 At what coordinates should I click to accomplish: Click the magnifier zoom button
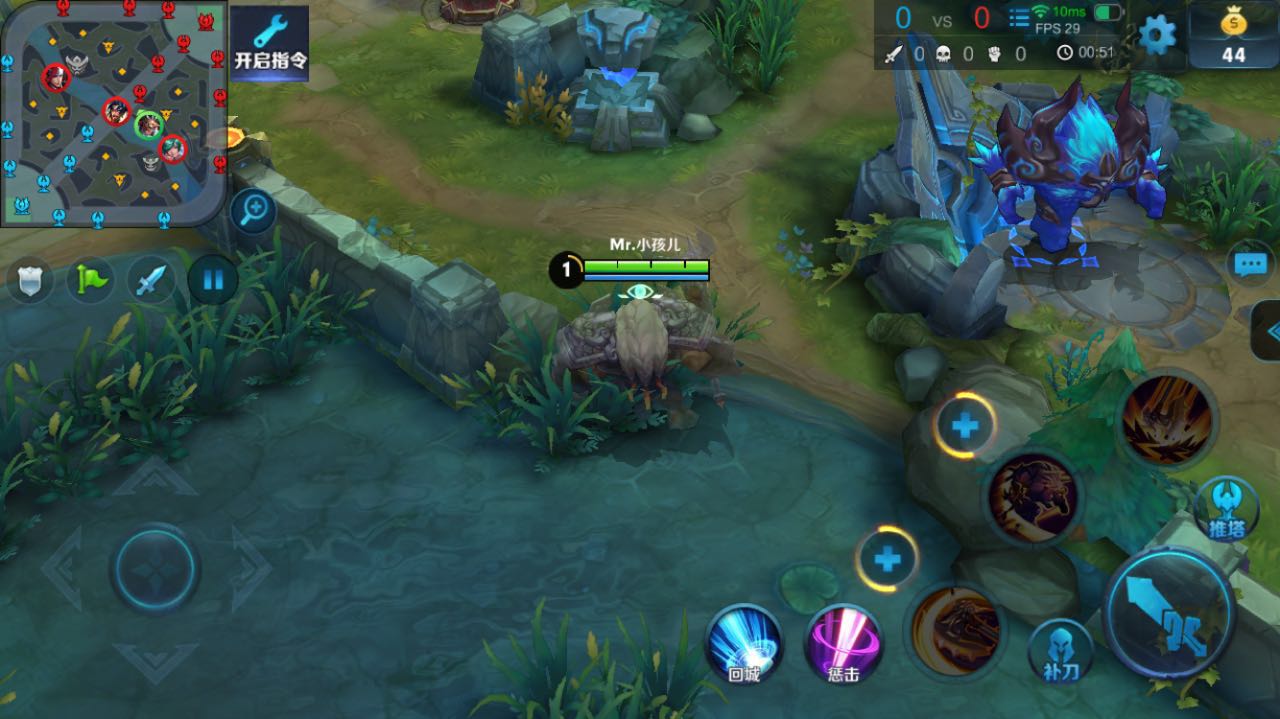pos(254,210)
